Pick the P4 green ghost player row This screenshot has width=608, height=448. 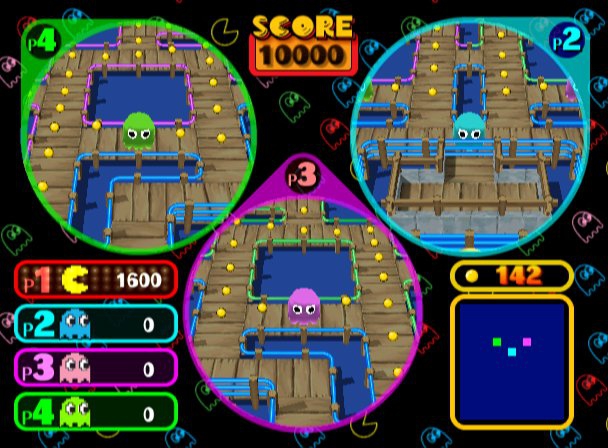[96, 411]
